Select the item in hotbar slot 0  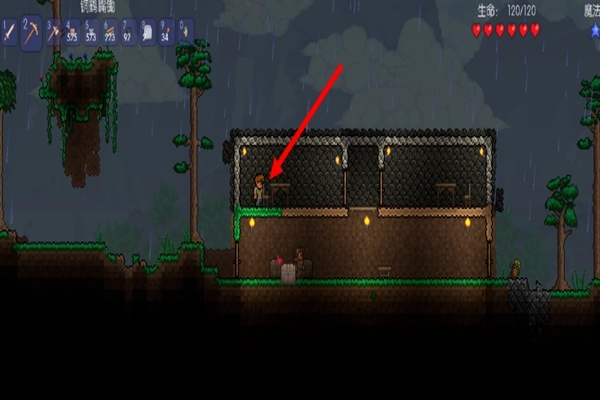coord(184,33)
